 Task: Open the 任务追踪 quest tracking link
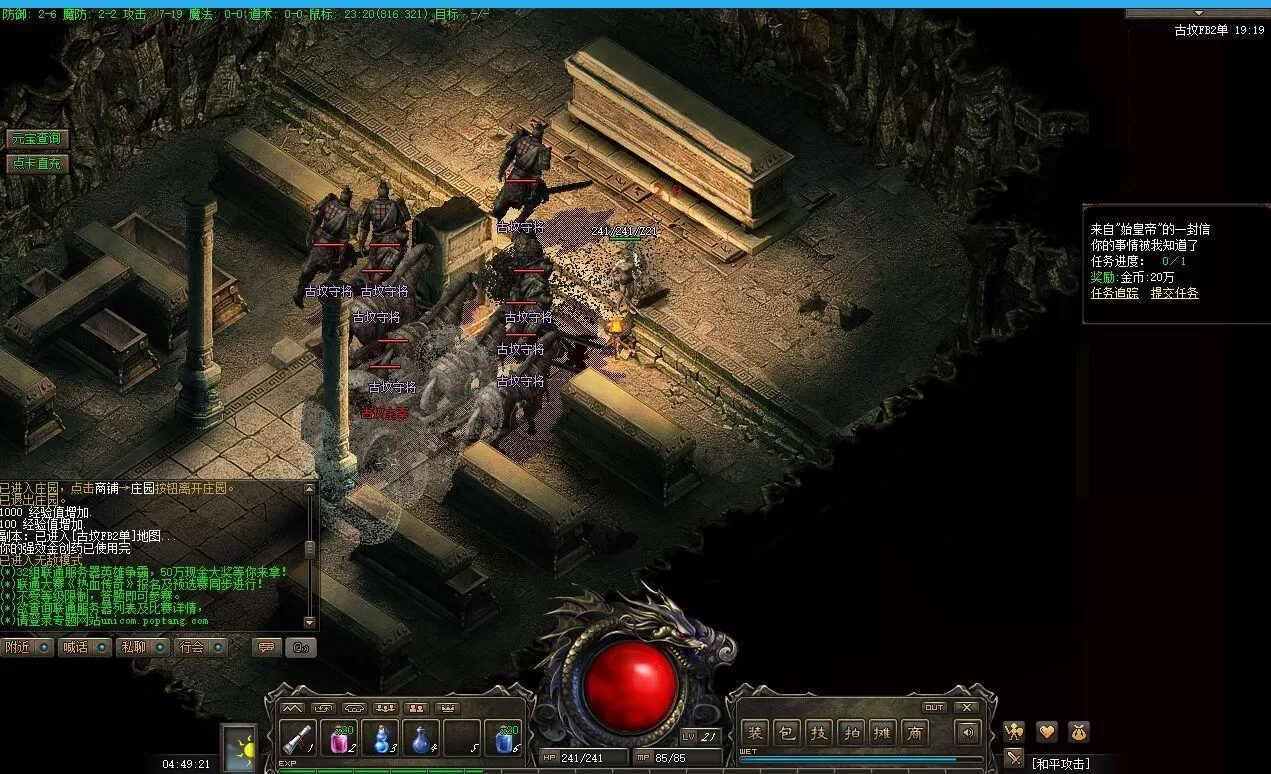1114,293
